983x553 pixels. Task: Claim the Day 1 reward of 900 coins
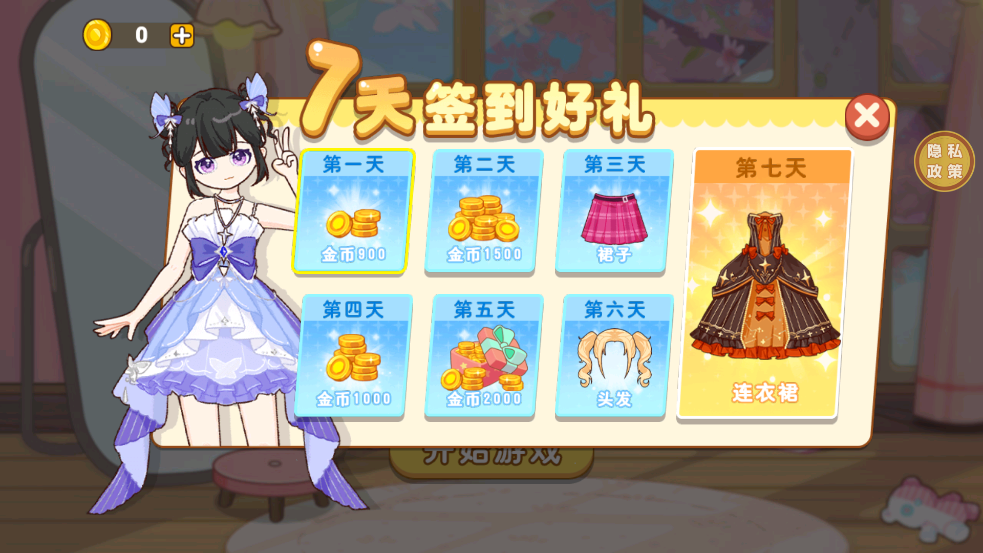[x=353, y=211]
